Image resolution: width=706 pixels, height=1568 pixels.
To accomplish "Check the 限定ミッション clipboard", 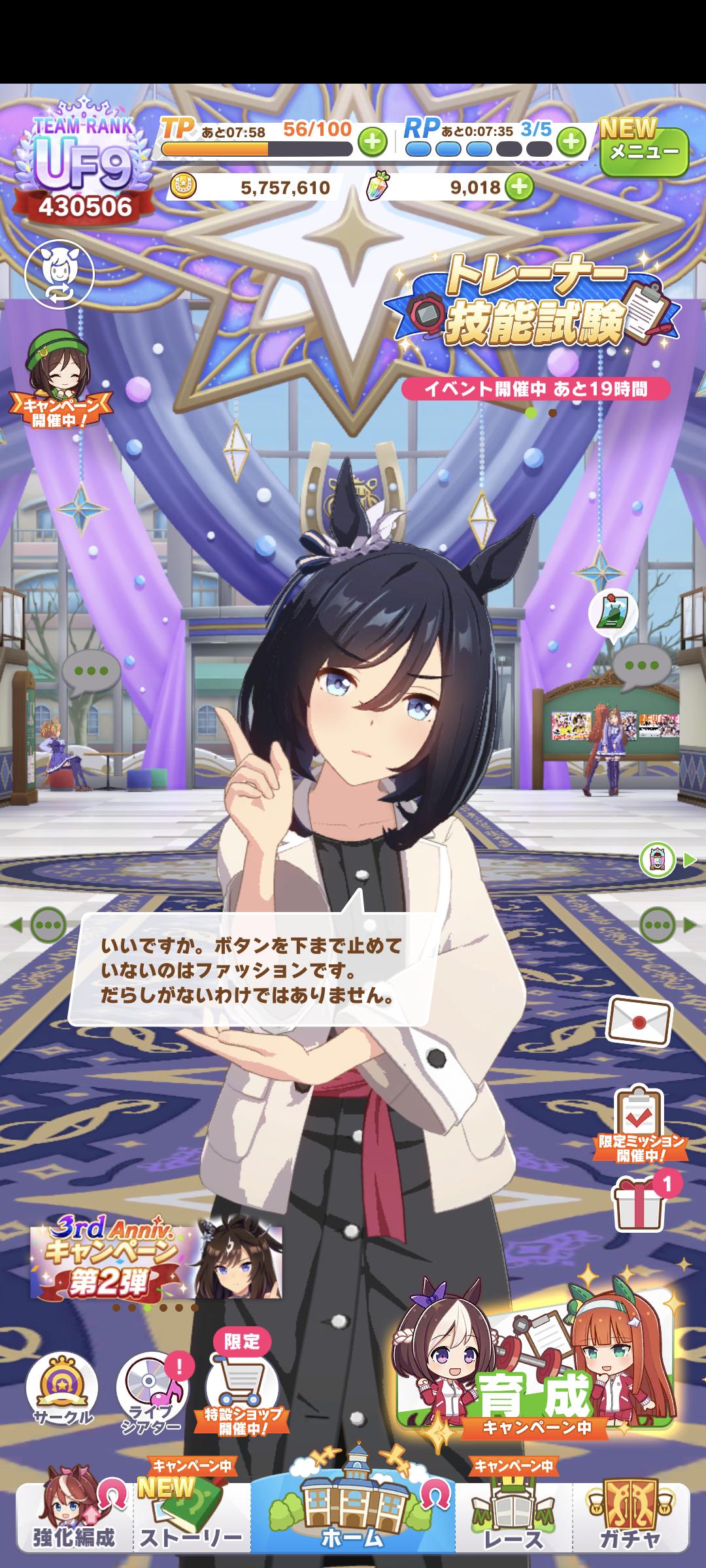I will point(640,1123).
